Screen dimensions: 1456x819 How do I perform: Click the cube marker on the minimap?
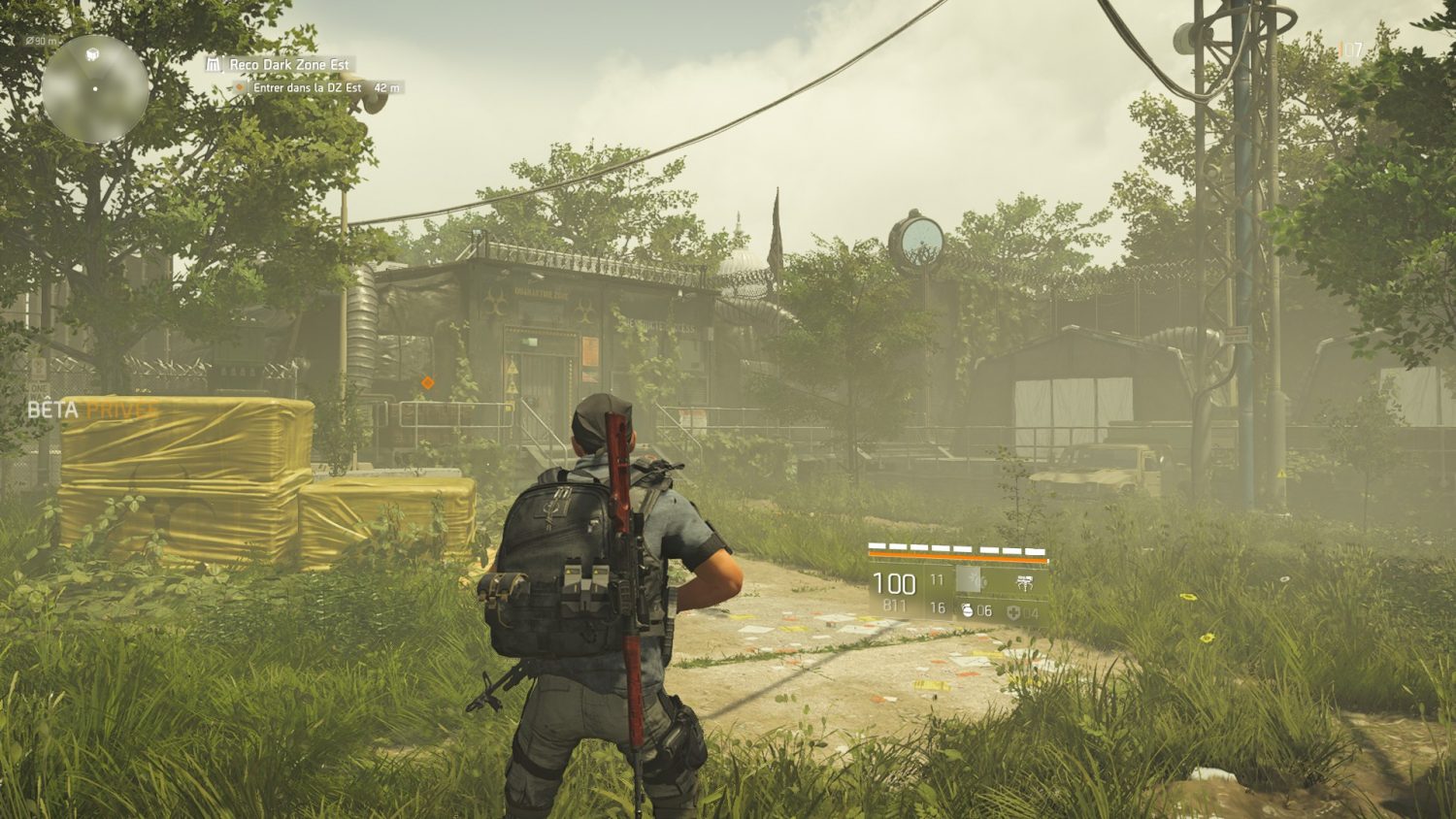(93, 53)
